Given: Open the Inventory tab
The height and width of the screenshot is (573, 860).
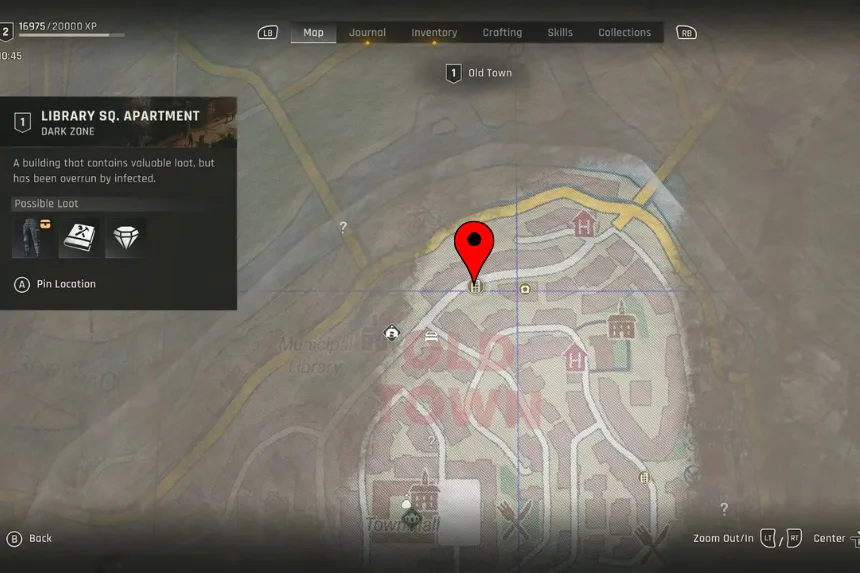Looking at the screenshot, I should pyautogui.click(x=434, y=33).
